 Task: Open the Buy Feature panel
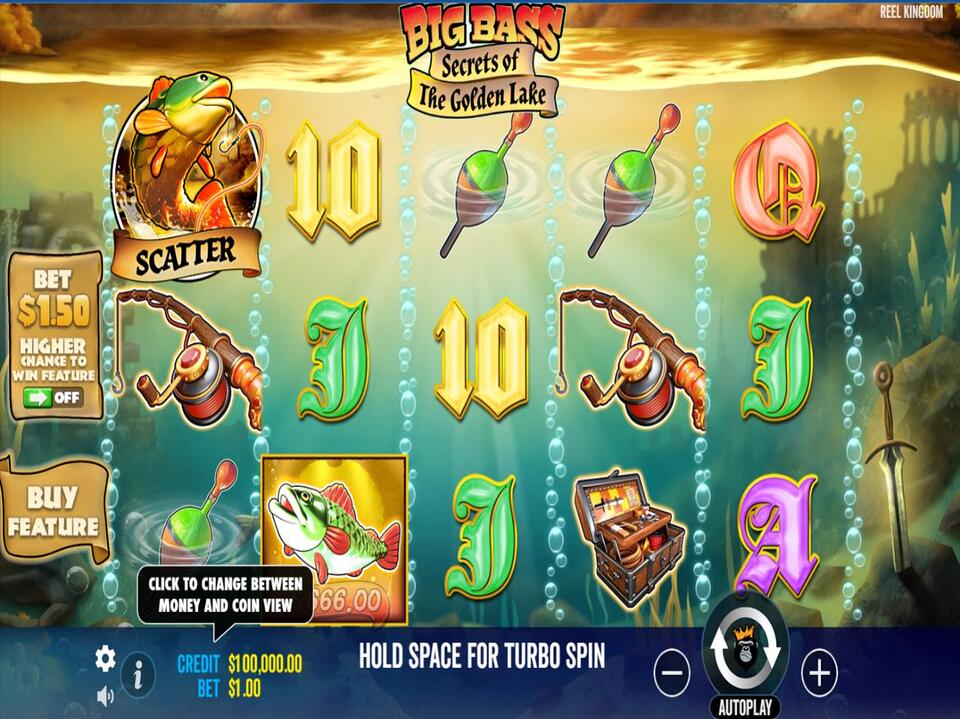point(55,512)
